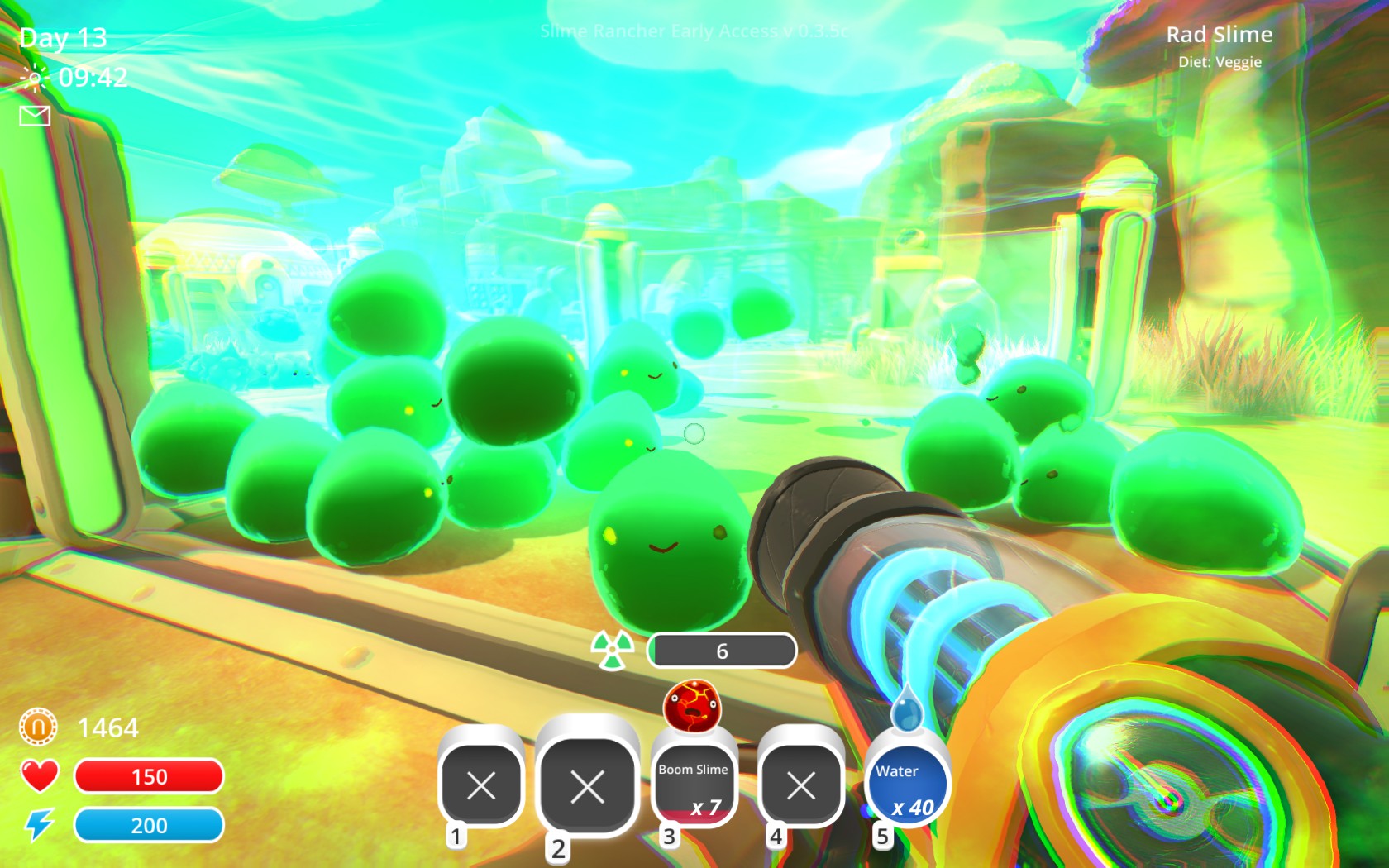Expand the rad exposure counter showing 6
The width and height of the screenshot is (1389, 868).
[x=723, y=651]
